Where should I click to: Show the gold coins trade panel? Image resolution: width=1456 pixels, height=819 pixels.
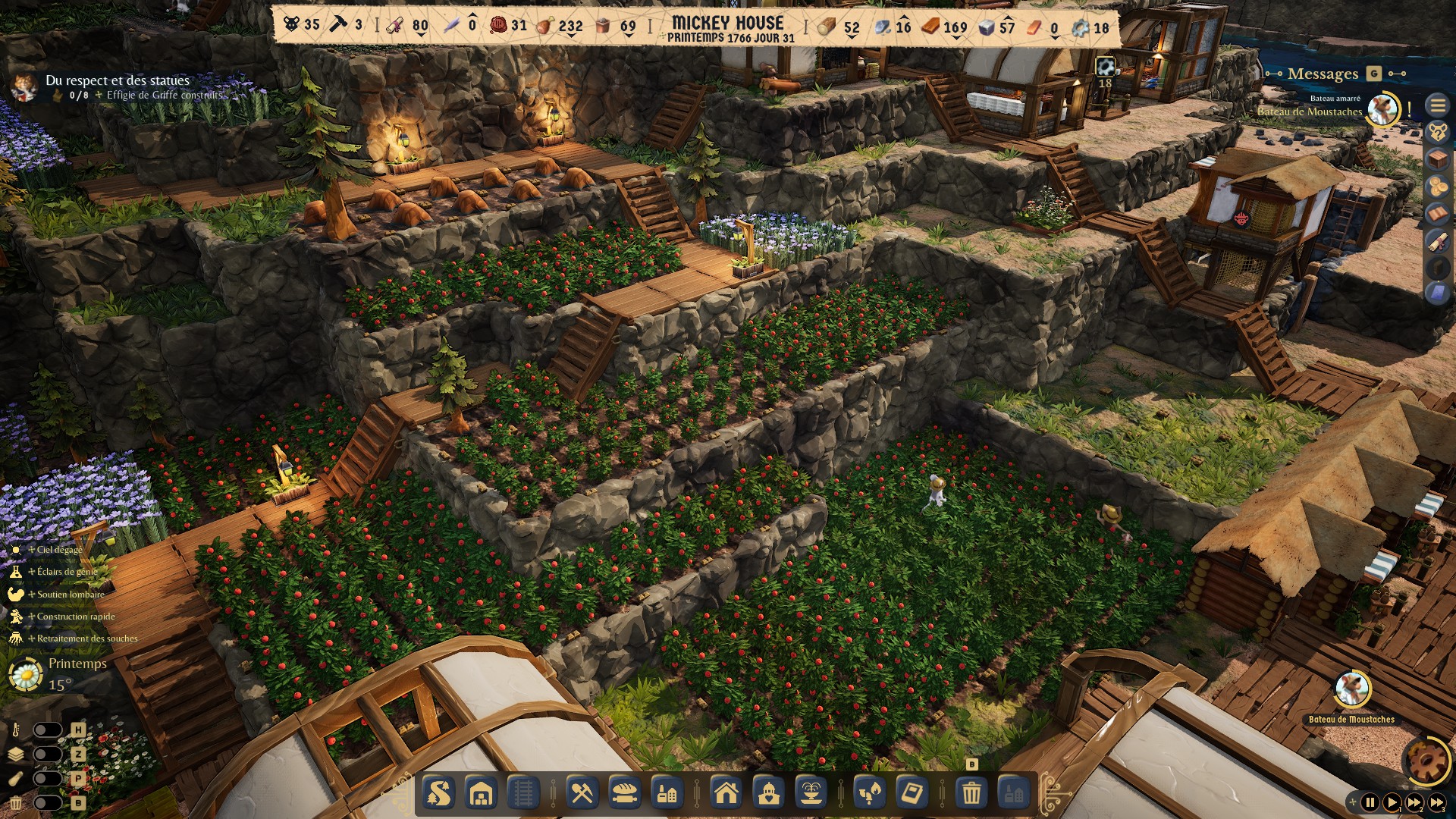1438,187
